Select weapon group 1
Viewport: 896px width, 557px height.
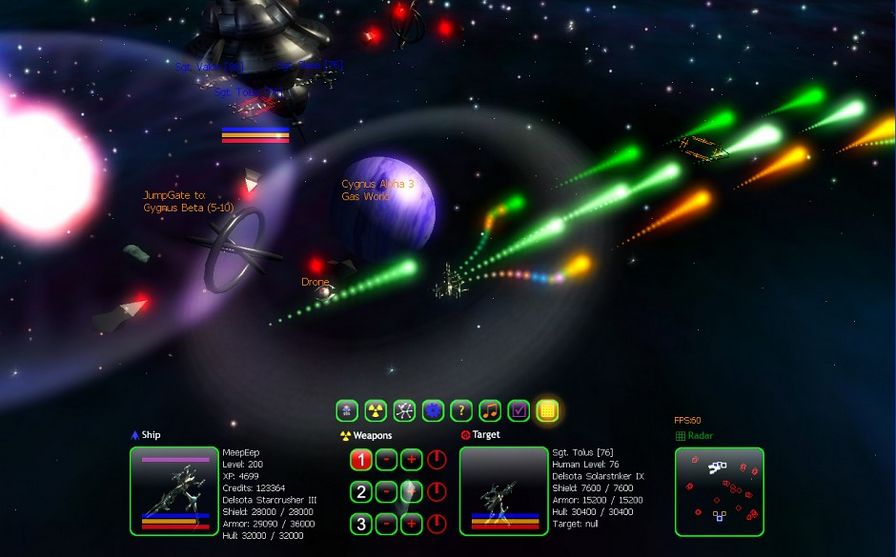point(361,460)
